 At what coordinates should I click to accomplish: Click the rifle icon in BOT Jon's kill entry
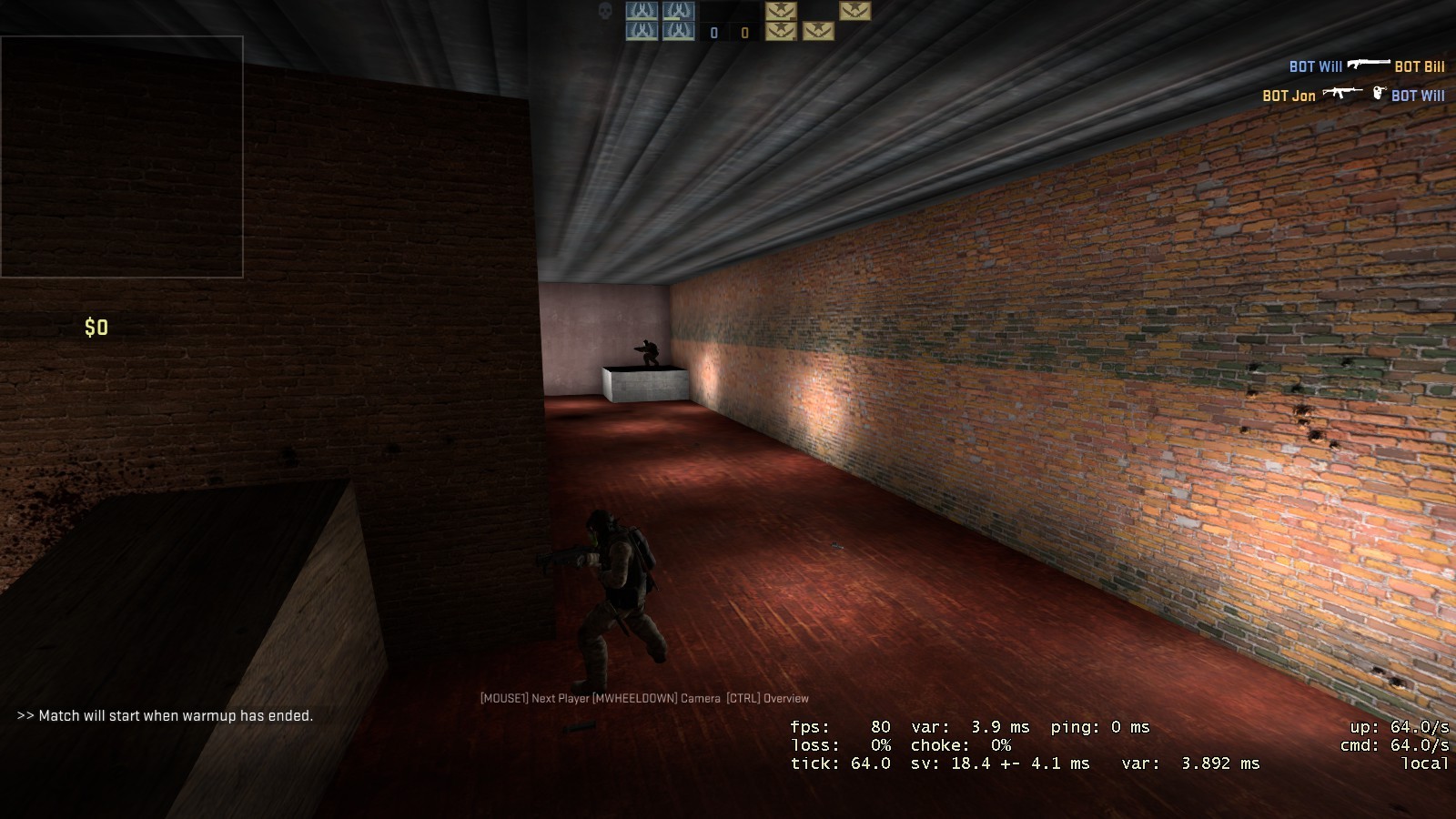click(x=1341, y=93)
